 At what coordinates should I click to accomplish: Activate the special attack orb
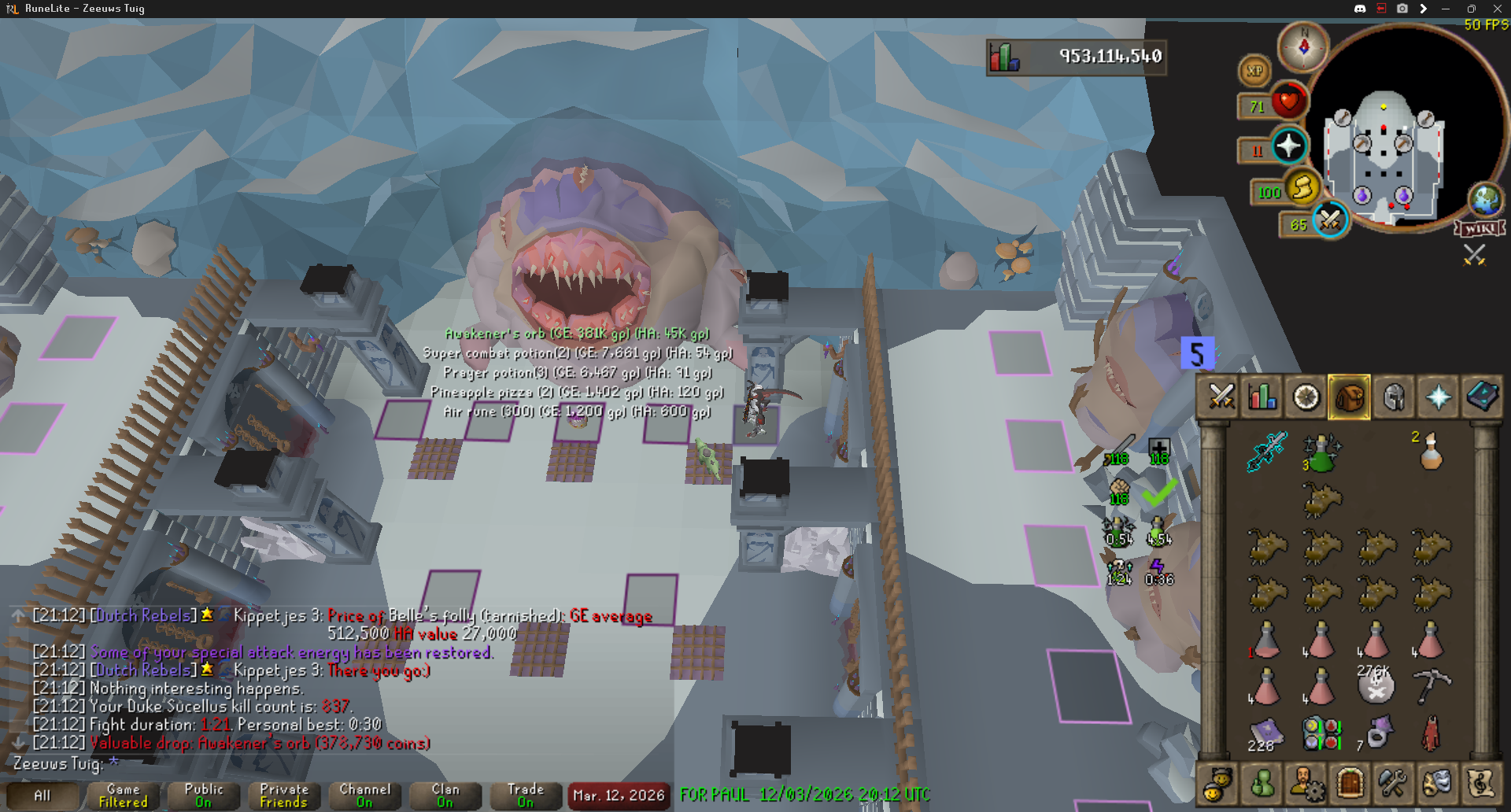[1330, 220]
